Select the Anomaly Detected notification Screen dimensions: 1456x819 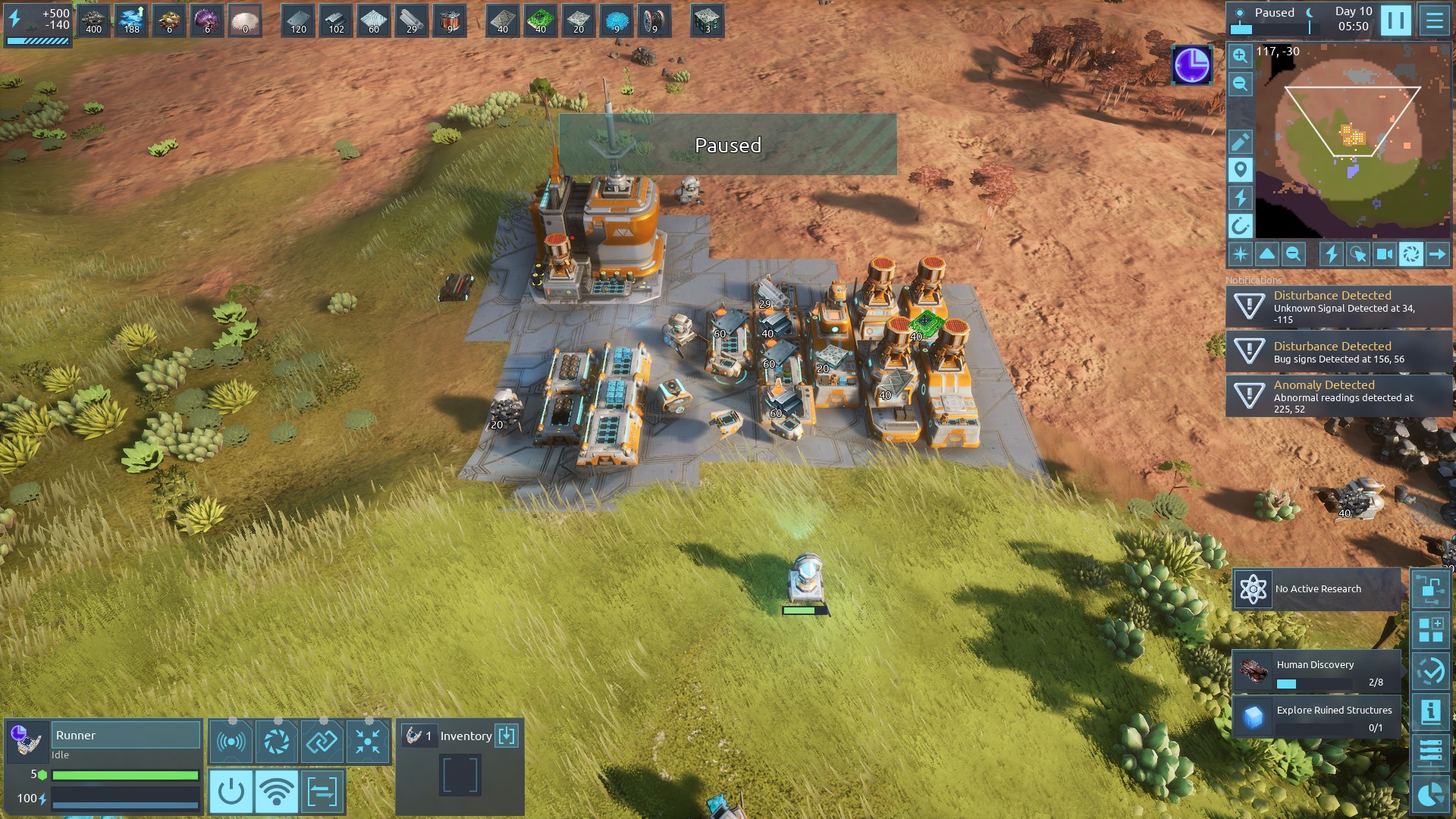coord(1338,396)
